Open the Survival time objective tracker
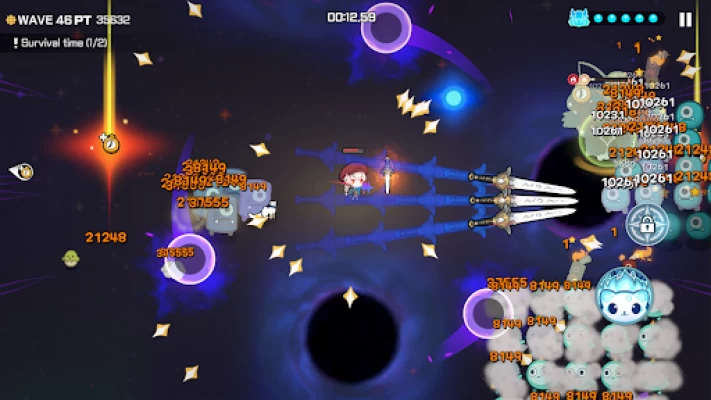The height and width of the screenshot is (400, 711). [x=60, y=43]
